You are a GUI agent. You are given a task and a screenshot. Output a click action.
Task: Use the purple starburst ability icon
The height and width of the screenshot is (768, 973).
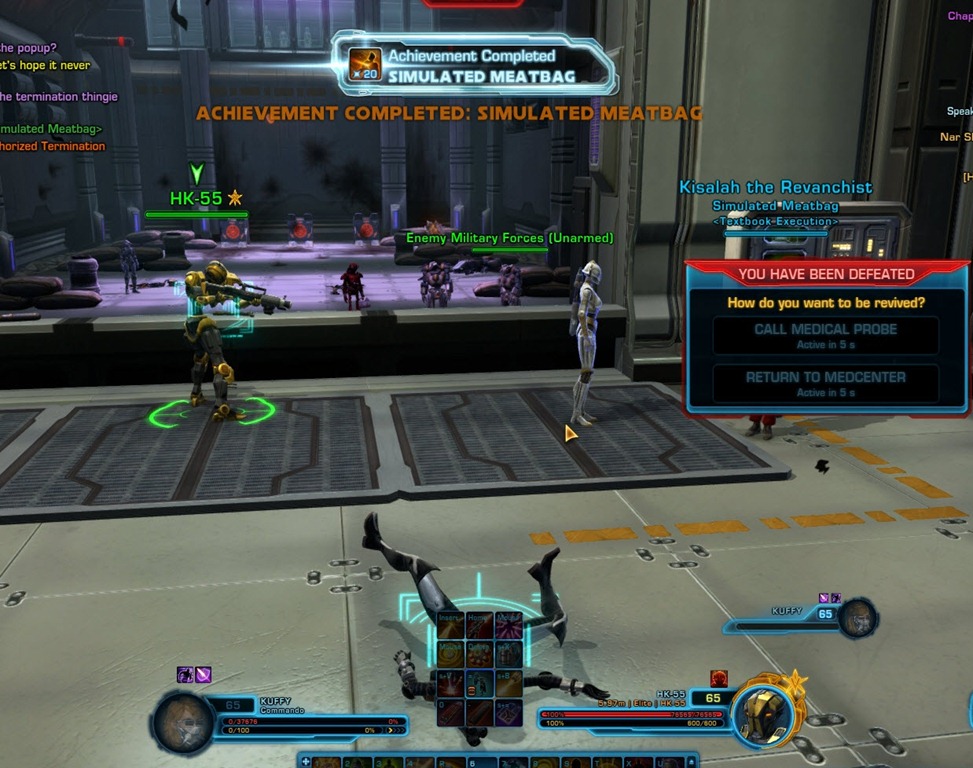(509, 627)
